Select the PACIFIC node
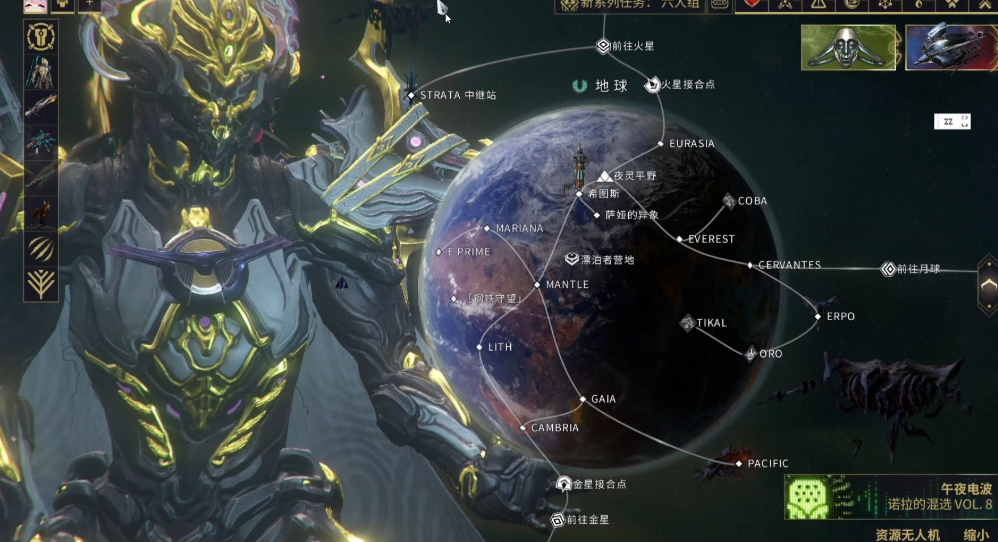 [x=740, y=464]
